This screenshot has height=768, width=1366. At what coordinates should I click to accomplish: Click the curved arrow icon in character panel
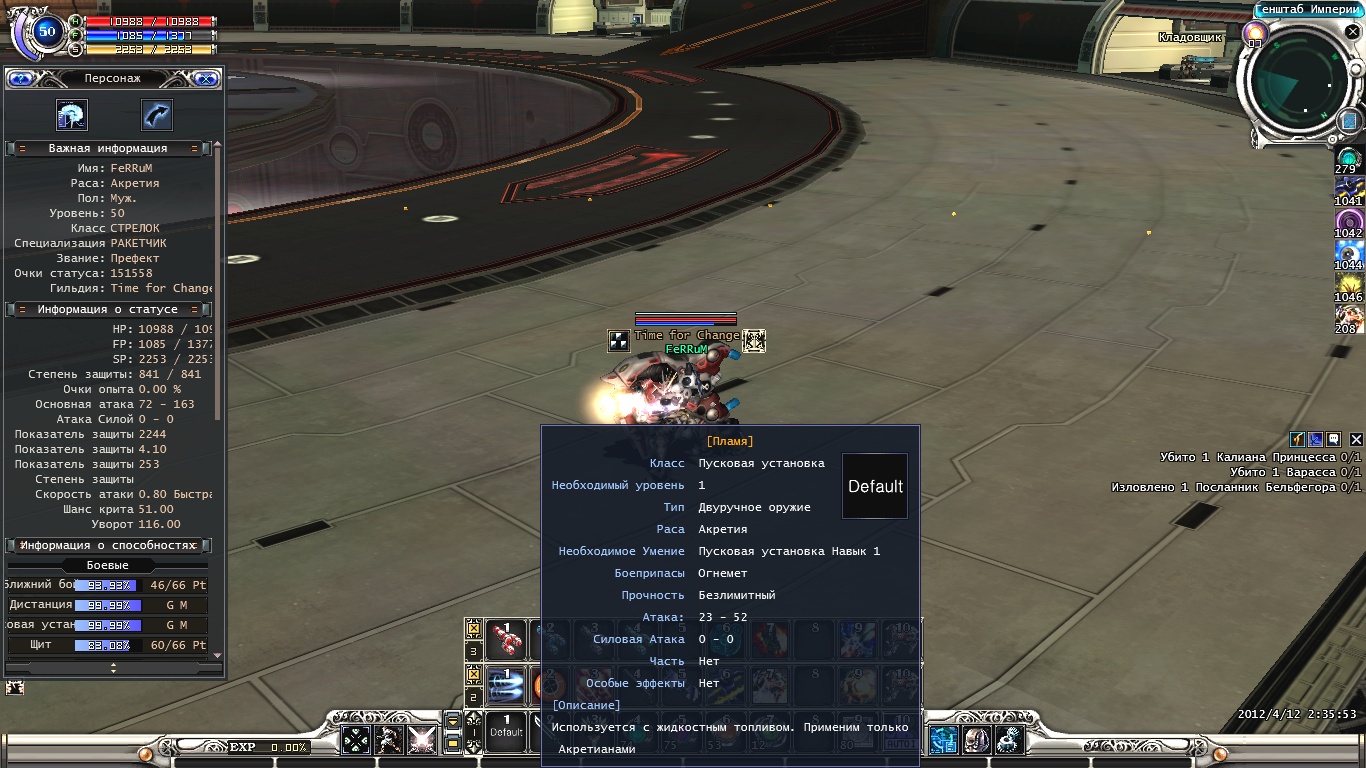tap(157, 116)
